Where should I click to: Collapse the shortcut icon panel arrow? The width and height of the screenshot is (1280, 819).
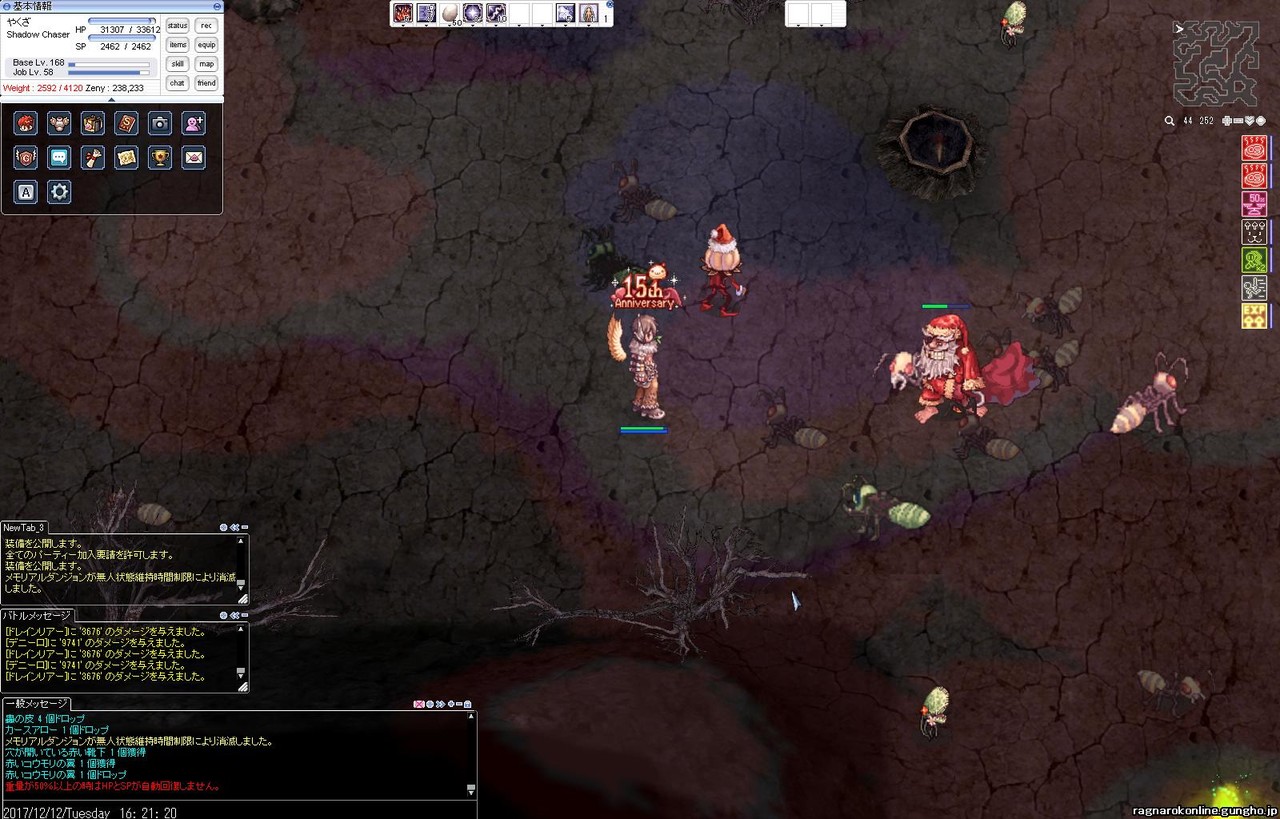pos(111,99)
